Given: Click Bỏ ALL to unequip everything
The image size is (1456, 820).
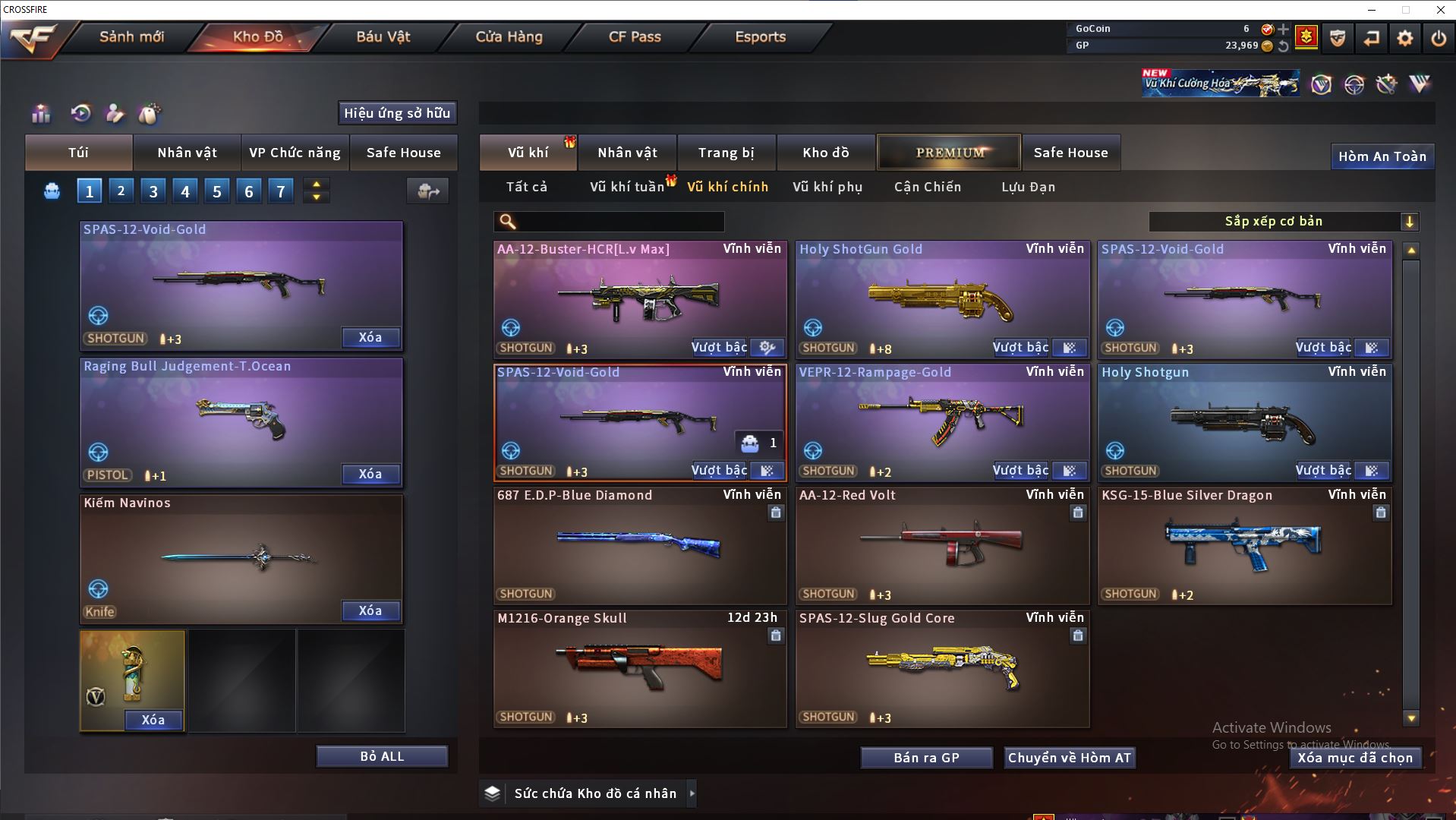Looking at the screenshot, I should [382, 756].
